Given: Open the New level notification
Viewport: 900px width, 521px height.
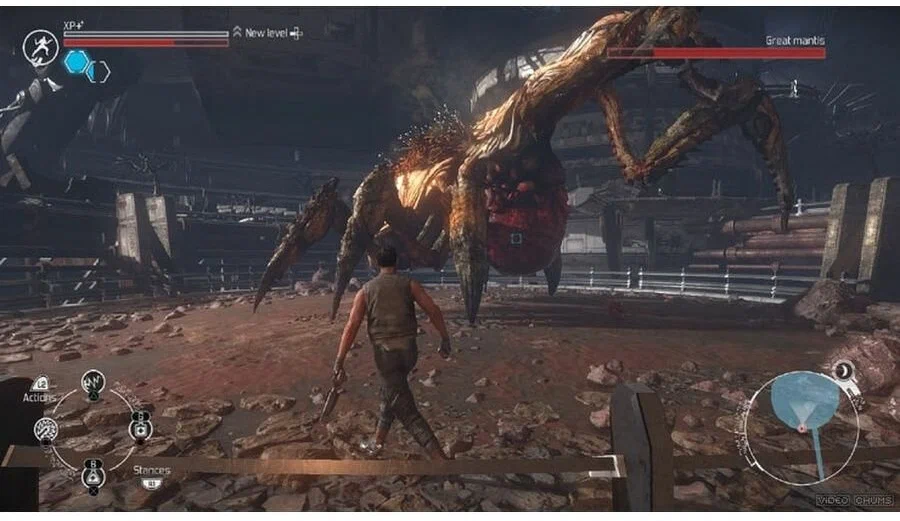Looking at the screenshot, I should click(267, 33).
